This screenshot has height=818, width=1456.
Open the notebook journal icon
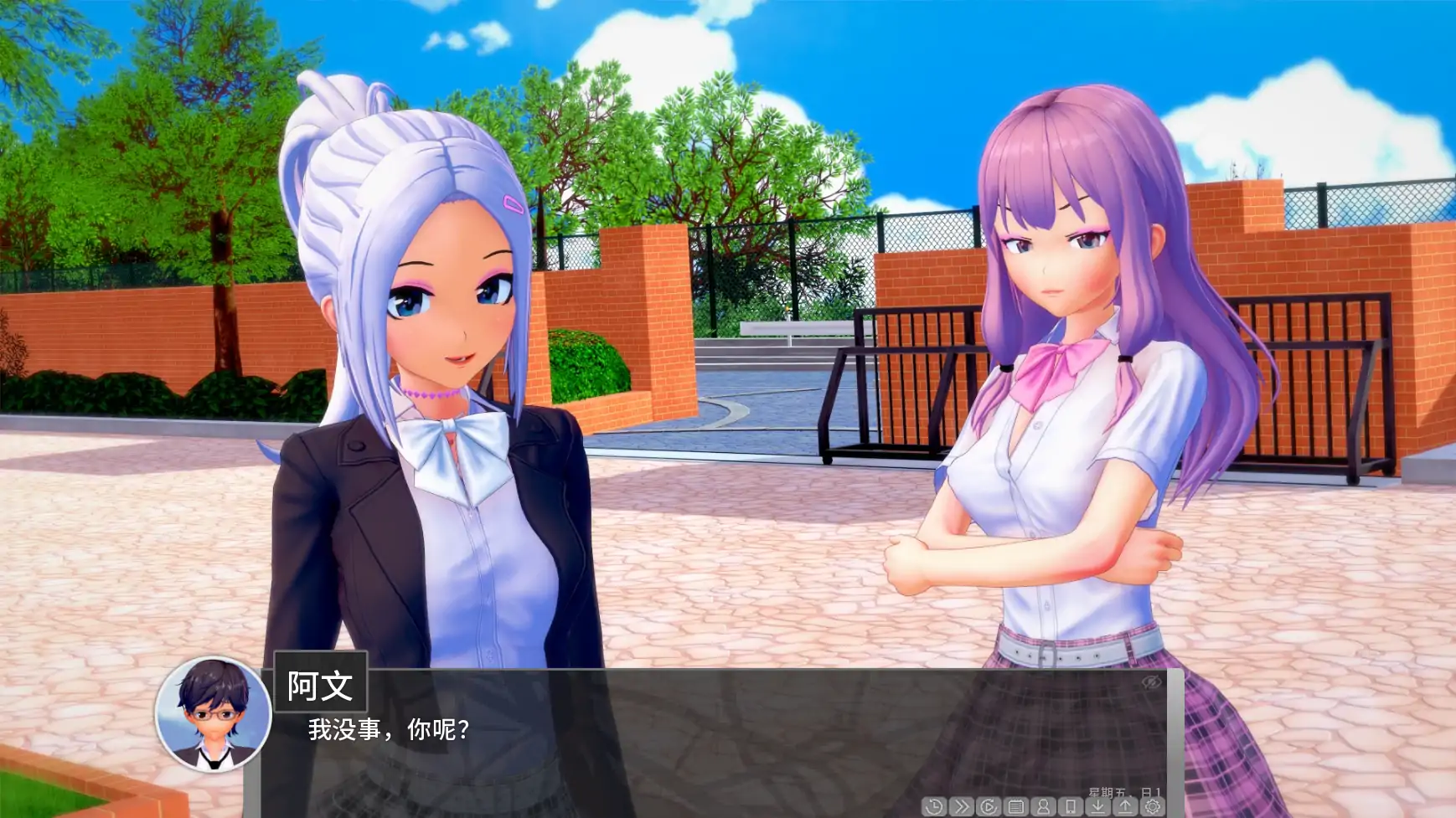[x=1015, y=806]
